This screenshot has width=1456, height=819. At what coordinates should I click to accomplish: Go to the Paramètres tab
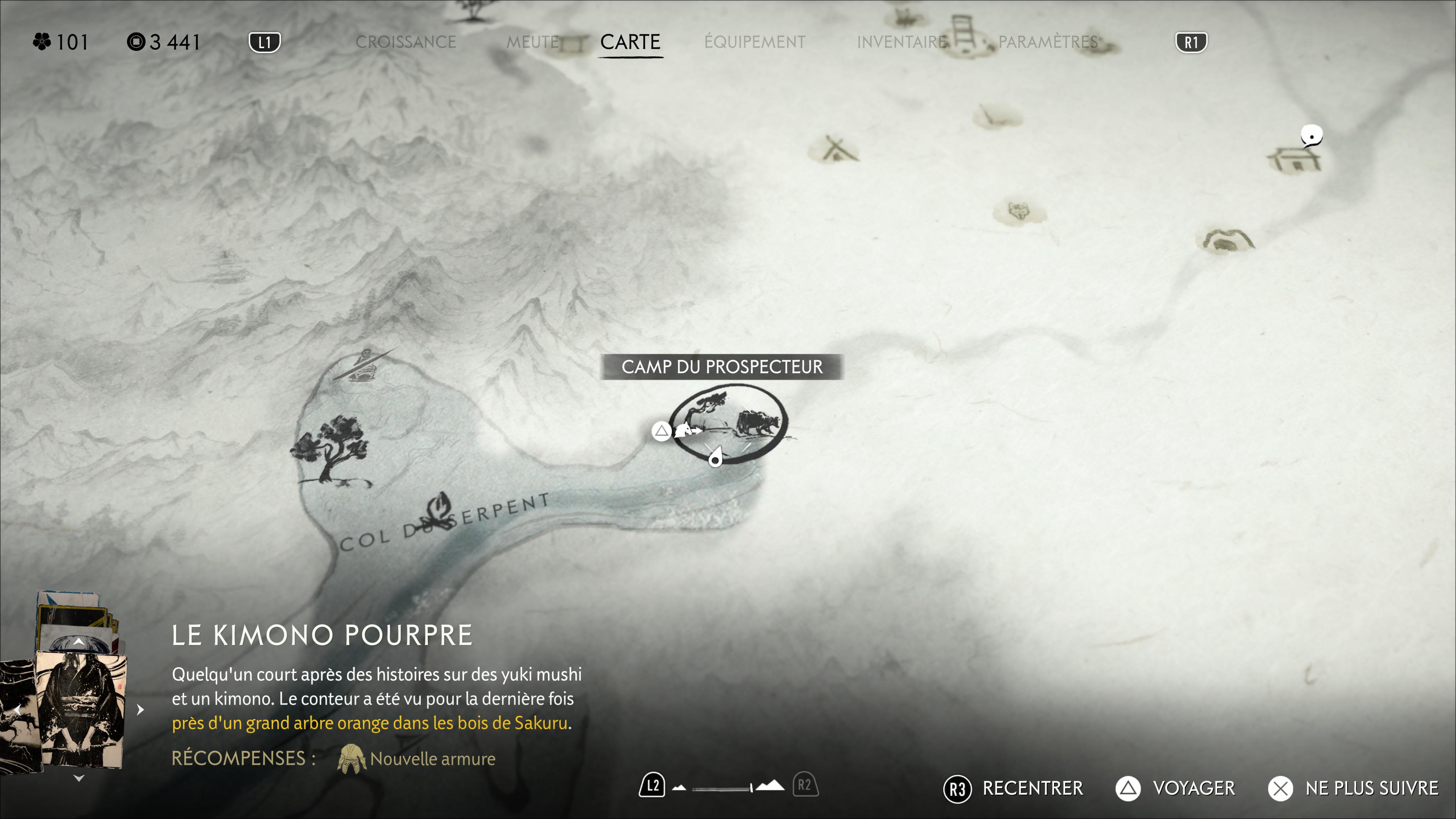1048,42
